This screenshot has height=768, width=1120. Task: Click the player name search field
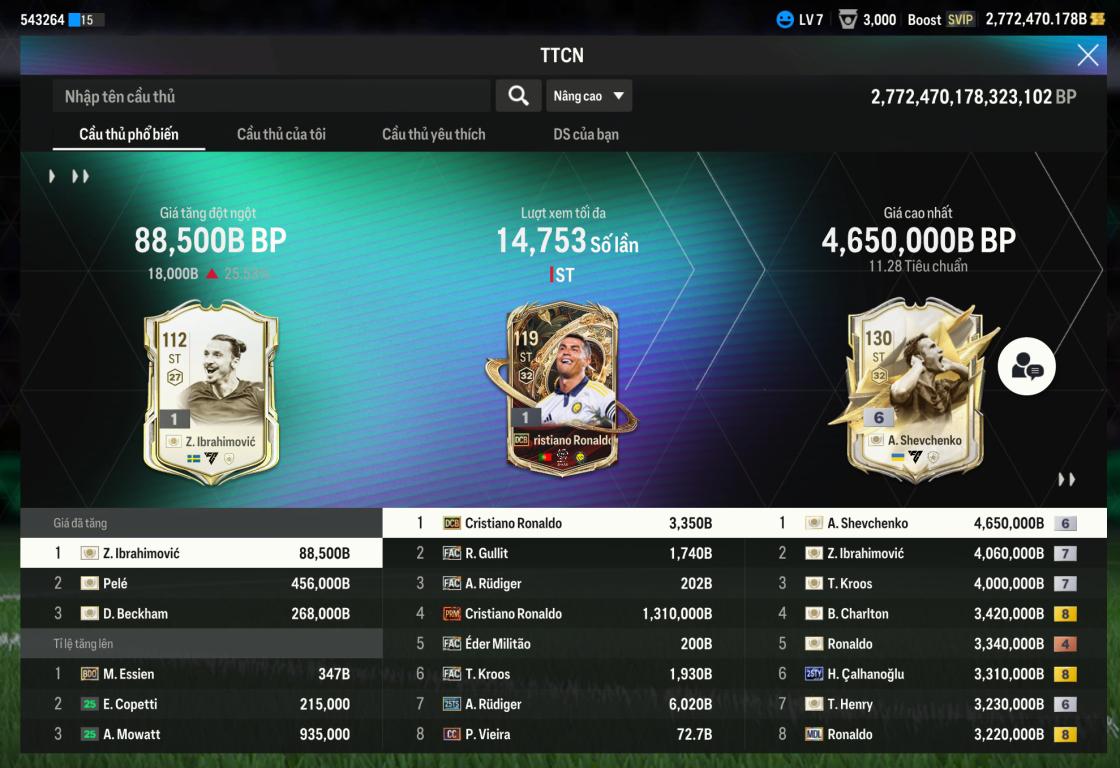coord(272,96)
